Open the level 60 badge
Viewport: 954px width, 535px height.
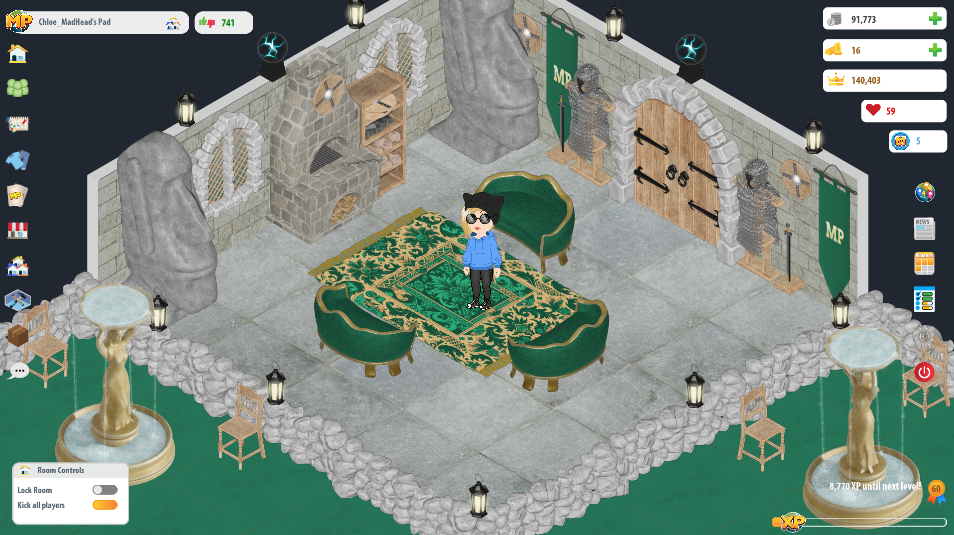(936, 491)
